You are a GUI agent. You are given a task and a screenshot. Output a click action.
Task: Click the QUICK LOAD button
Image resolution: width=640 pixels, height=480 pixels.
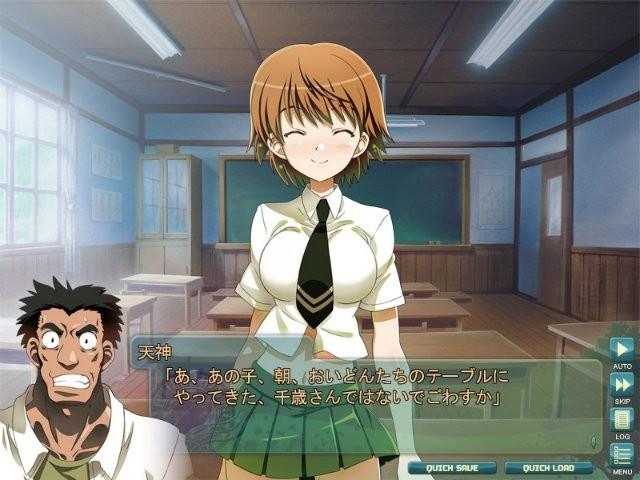[x=542, y=467]
